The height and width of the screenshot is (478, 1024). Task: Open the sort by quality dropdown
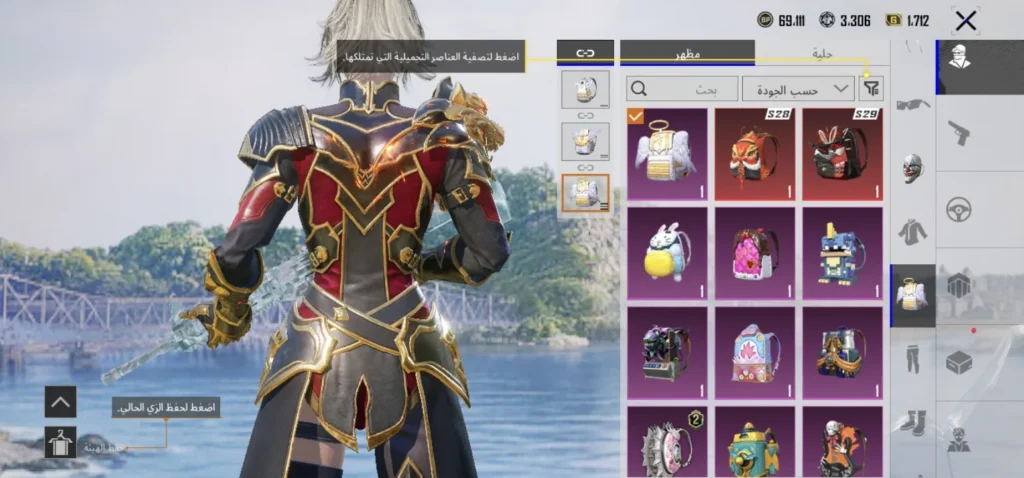797,89
